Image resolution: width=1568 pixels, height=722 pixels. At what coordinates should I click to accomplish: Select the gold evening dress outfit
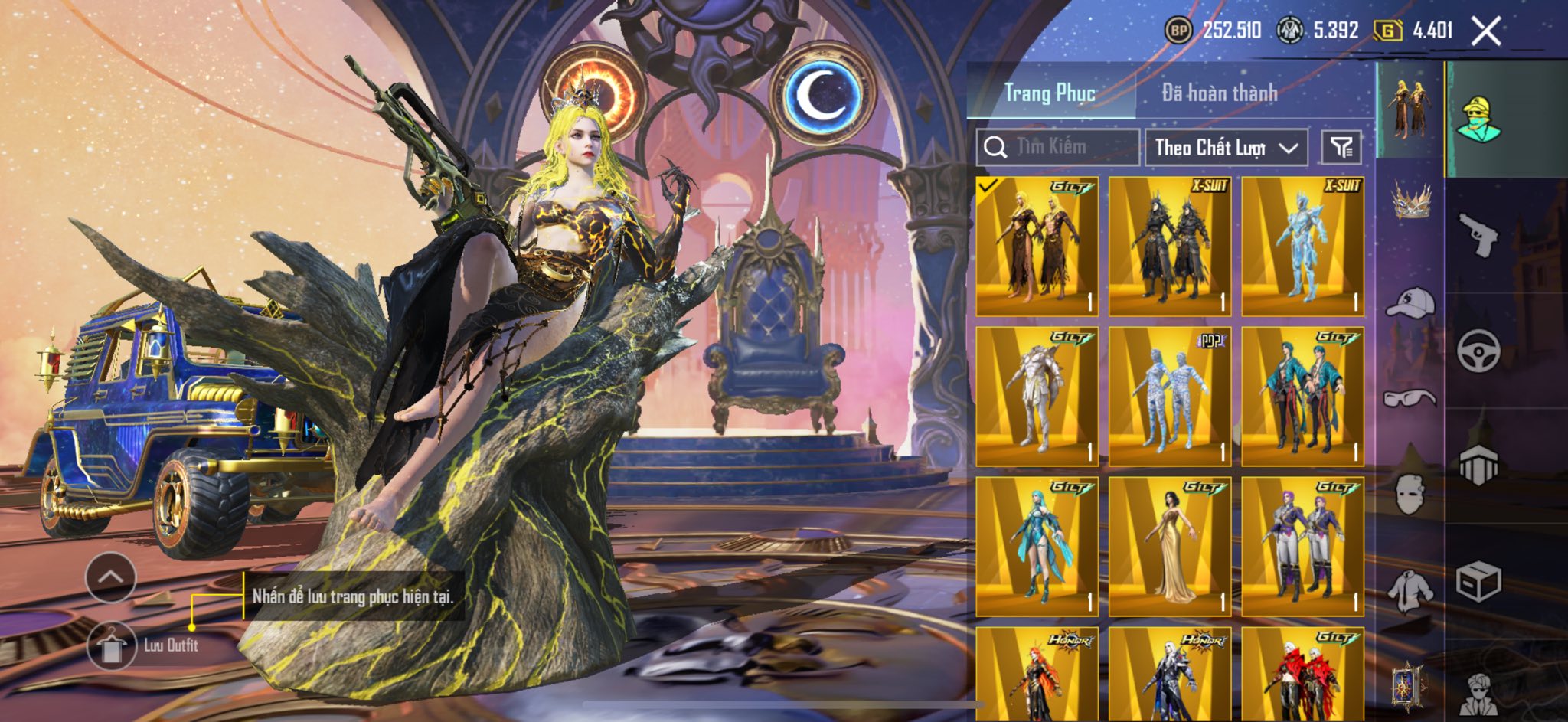tap(1169, 547)
